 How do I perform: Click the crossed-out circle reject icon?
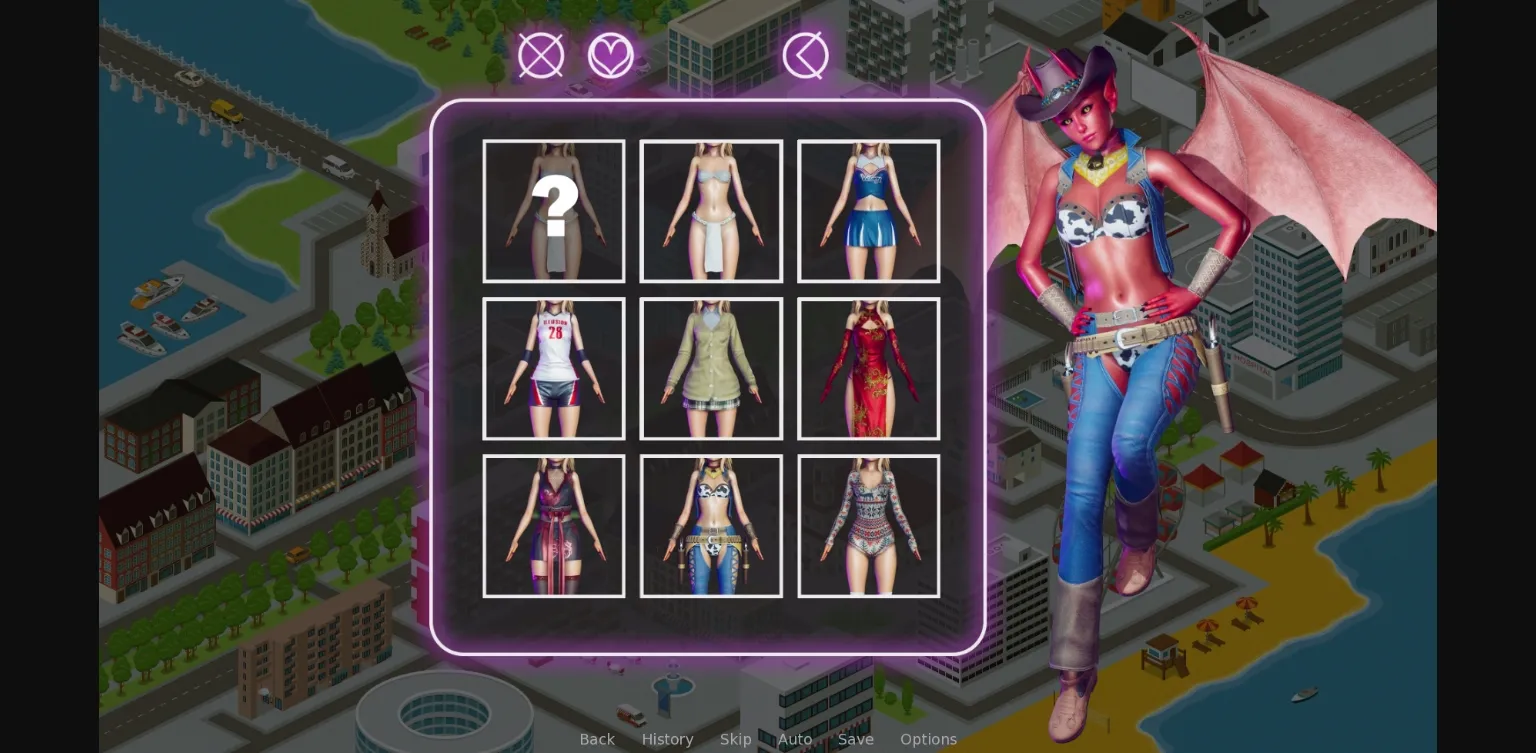click(x=540, y=55)
